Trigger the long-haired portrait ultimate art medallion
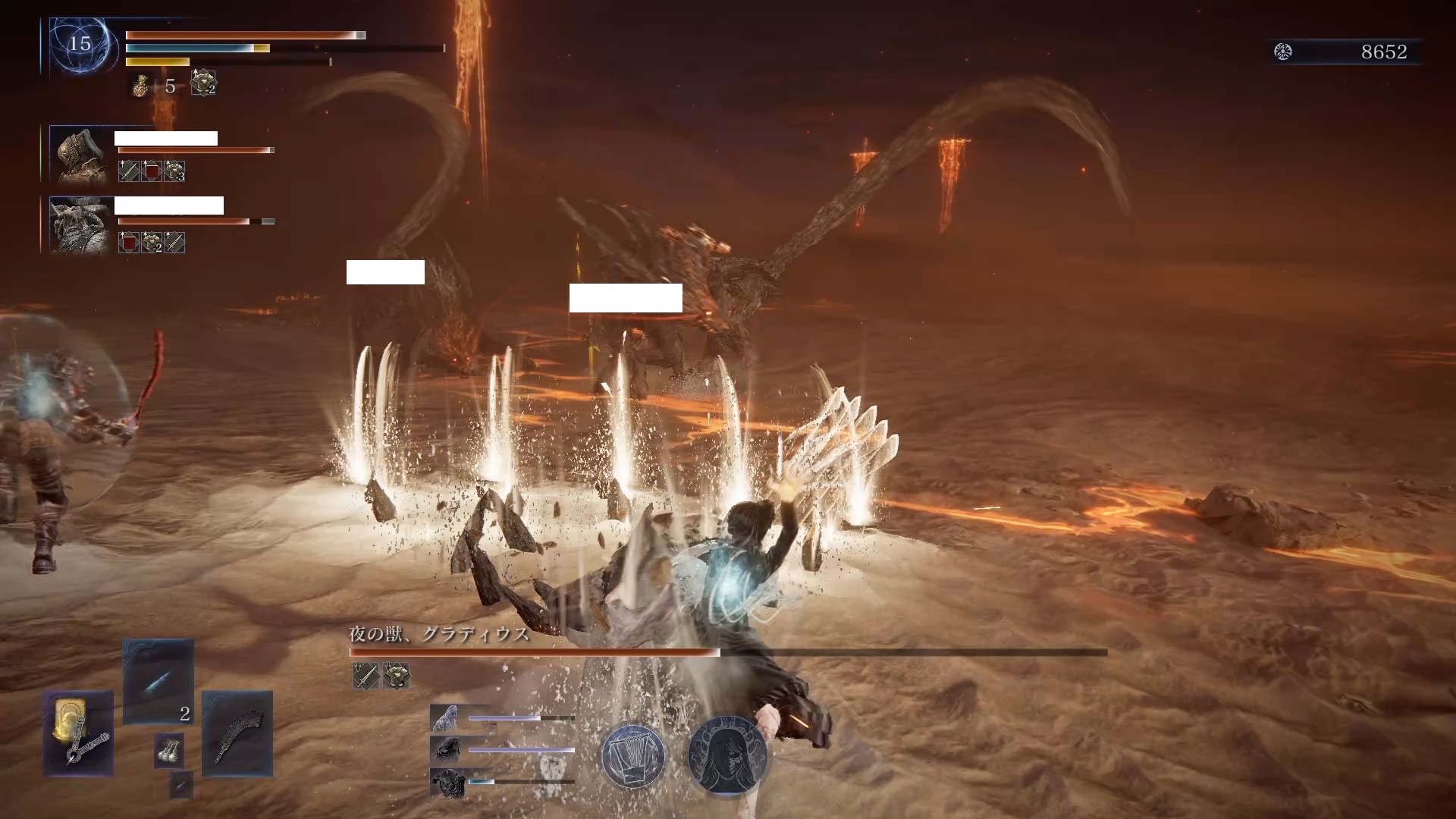1456x819 pixels. (726, 756)
